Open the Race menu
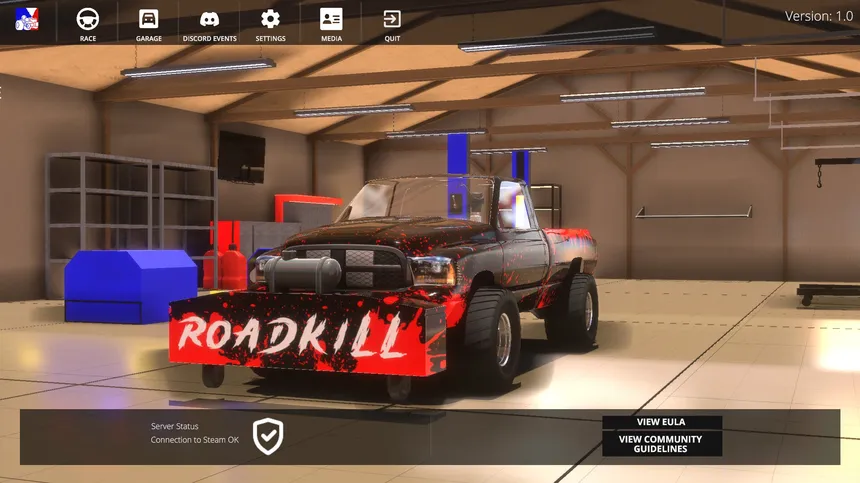The width and height of the screenshot is (860, 483). click(88, 24)
